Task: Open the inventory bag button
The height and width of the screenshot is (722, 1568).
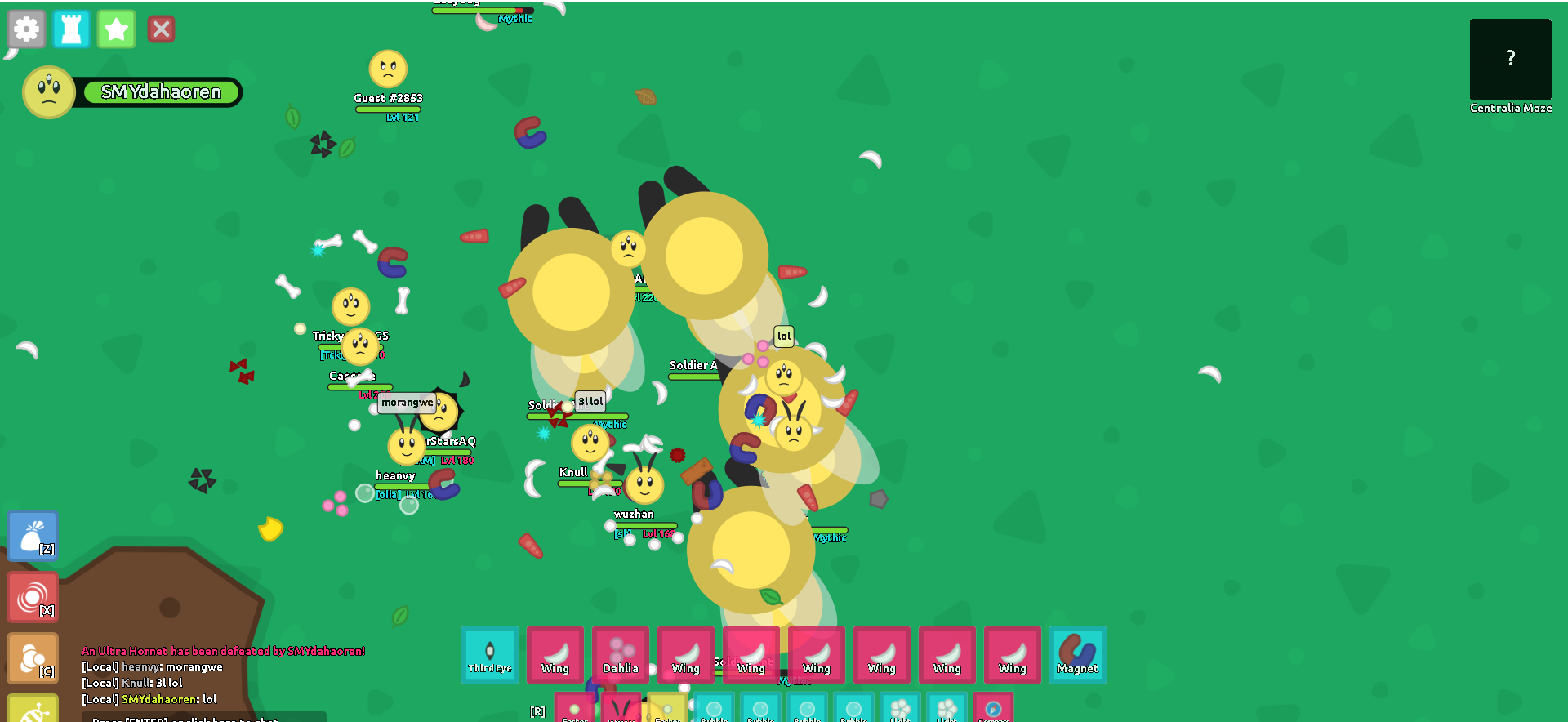Action: 33,536
